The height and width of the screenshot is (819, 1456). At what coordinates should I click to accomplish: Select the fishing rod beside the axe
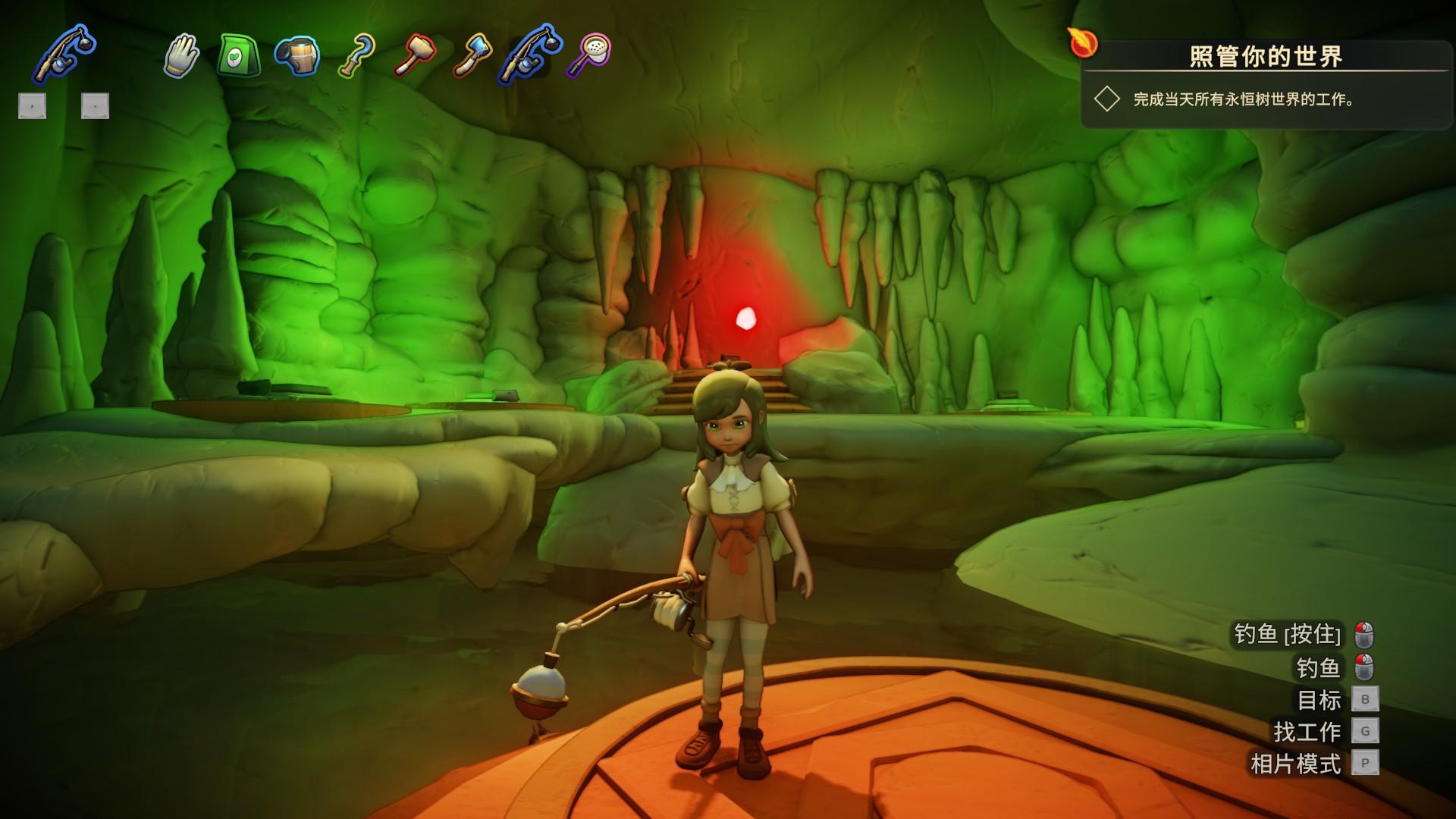(529, 55)
